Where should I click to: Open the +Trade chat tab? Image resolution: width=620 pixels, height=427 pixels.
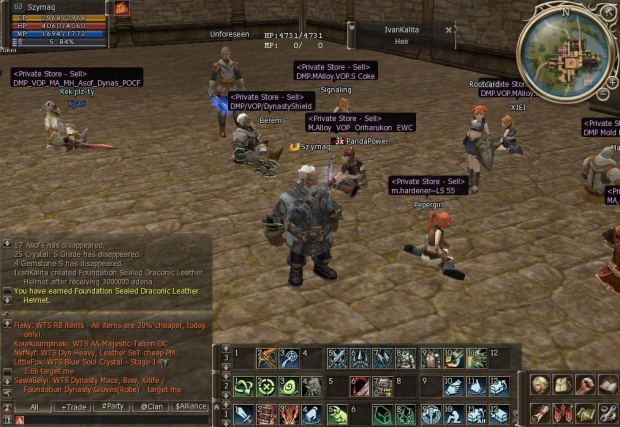pos(74,407)
